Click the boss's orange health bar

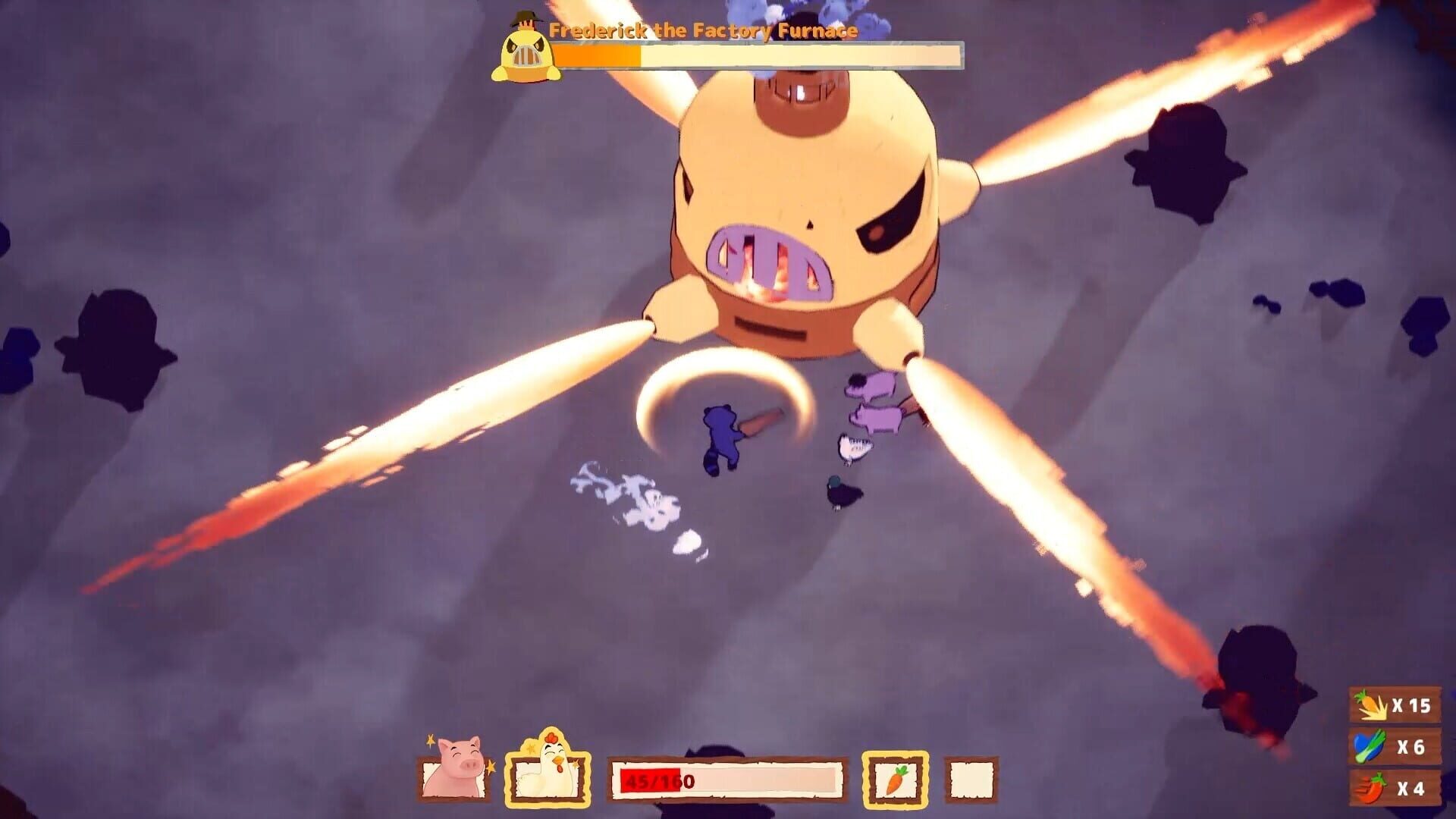click(x=599, y=55)
